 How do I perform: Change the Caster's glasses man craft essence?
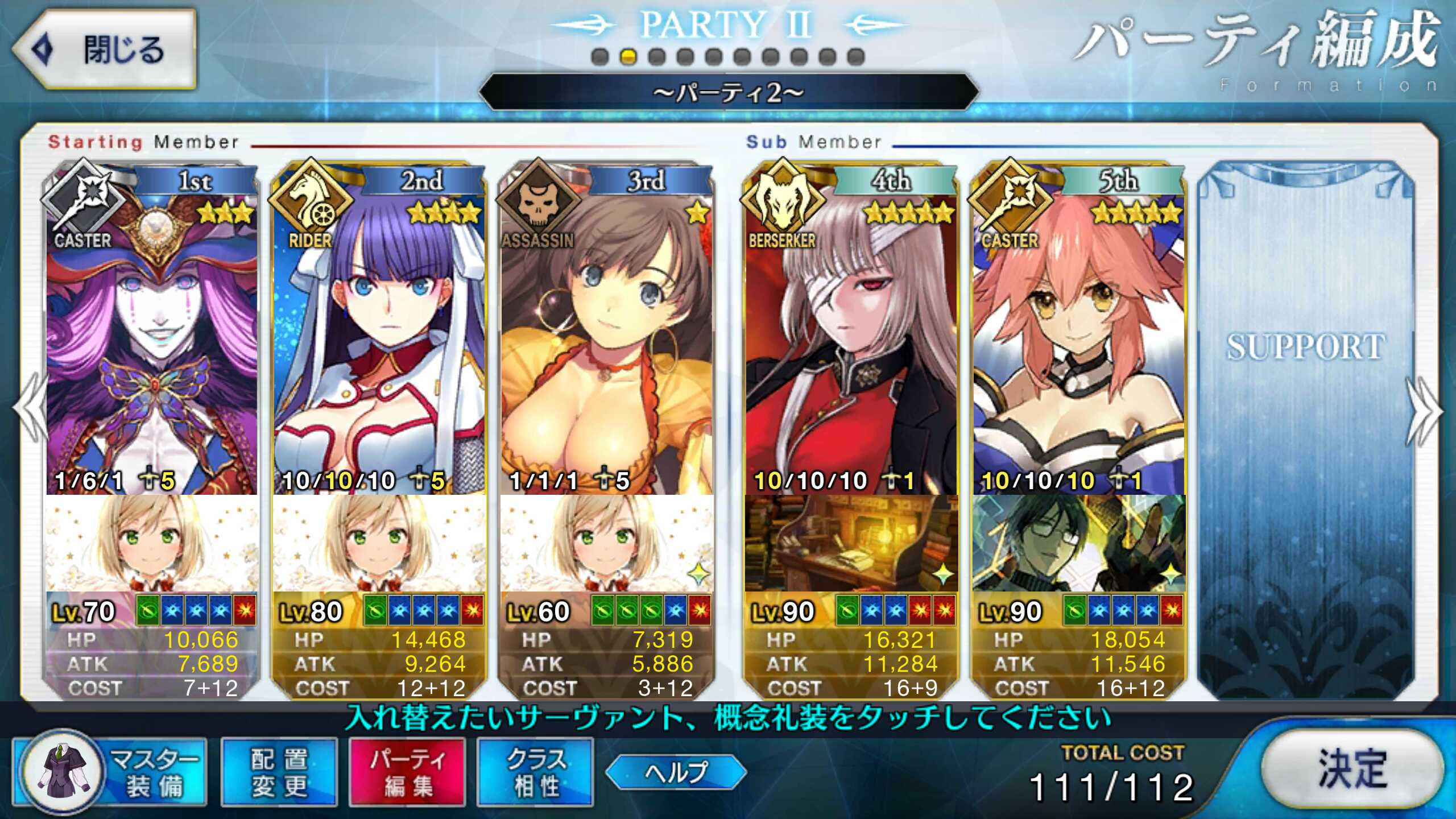(1078, 543)
